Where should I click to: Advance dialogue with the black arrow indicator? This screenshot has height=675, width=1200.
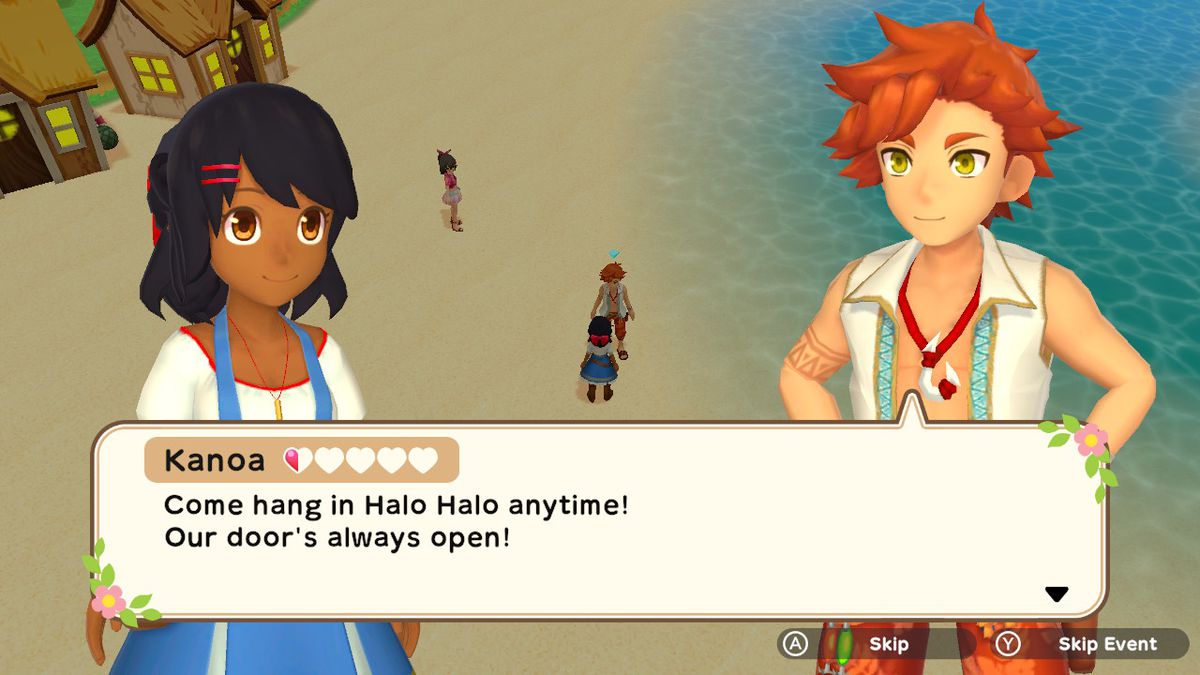coord(1056,594)
